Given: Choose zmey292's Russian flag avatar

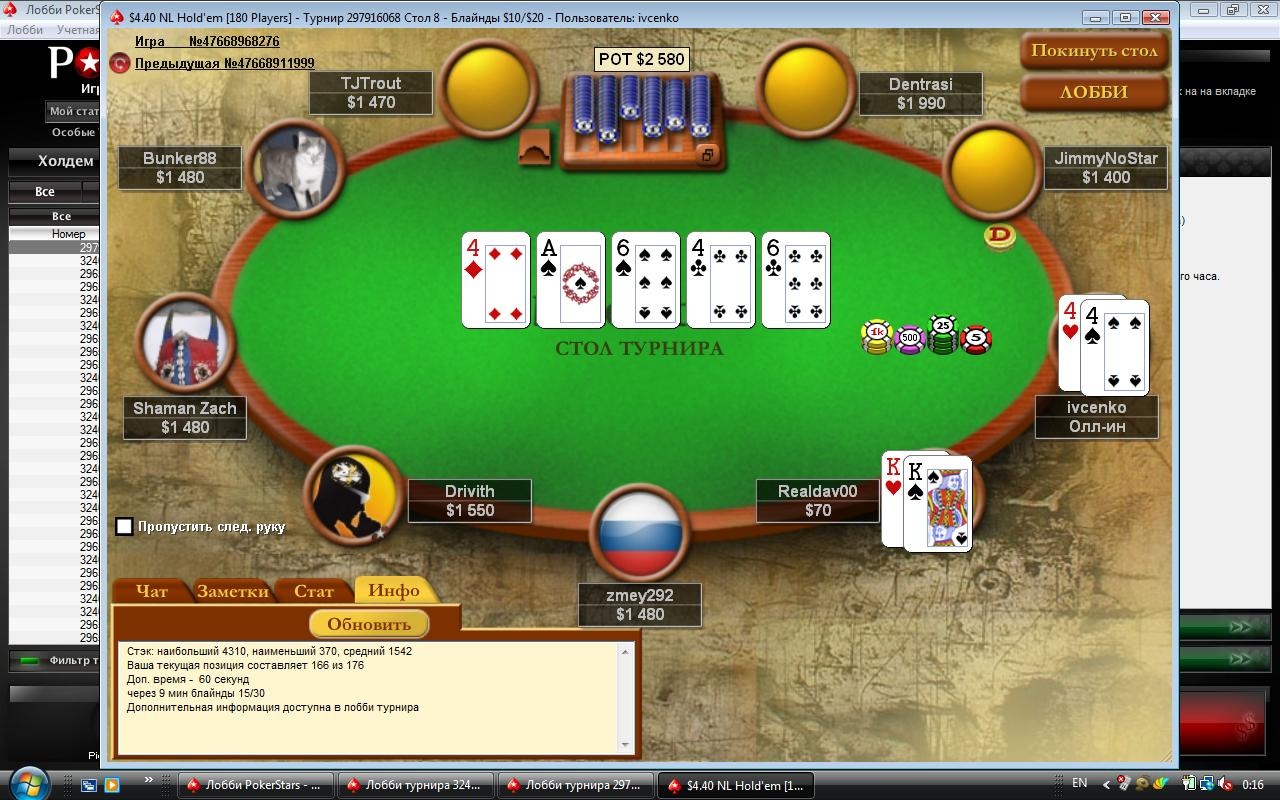Looking at the screenshot, I should click(639, 530).
